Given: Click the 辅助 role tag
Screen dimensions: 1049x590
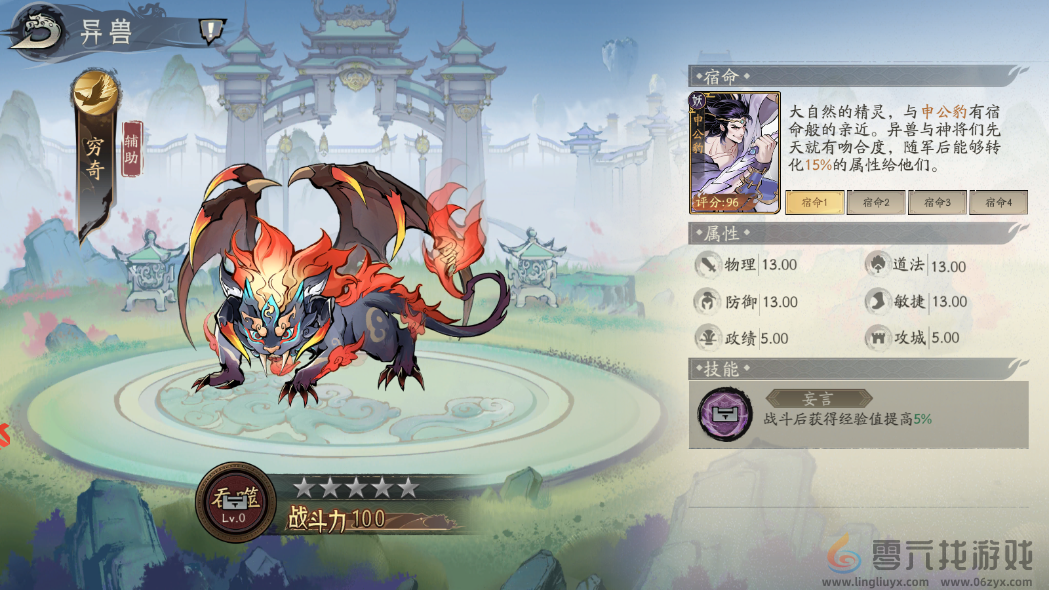Looking at the screenshot, I should [x=132, y=149].
